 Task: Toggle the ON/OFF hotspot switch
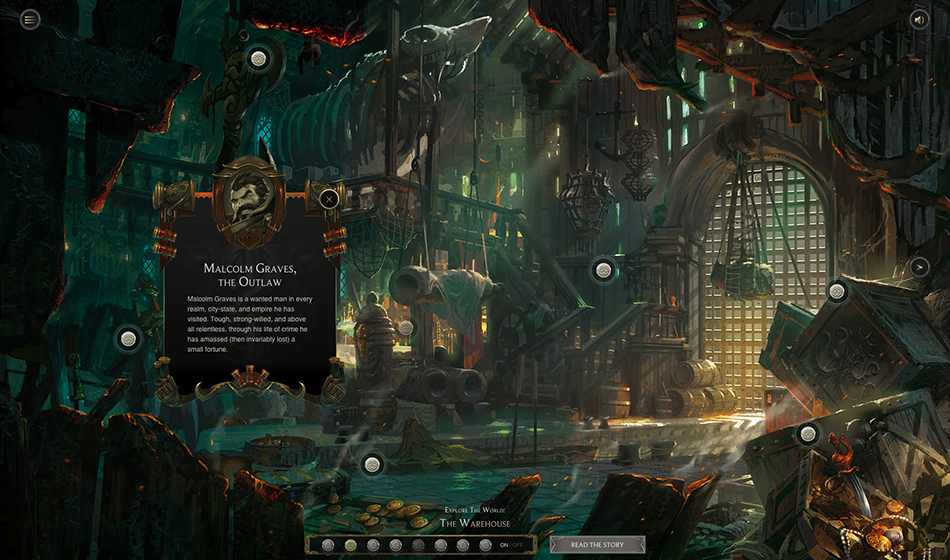coord(511,545)
